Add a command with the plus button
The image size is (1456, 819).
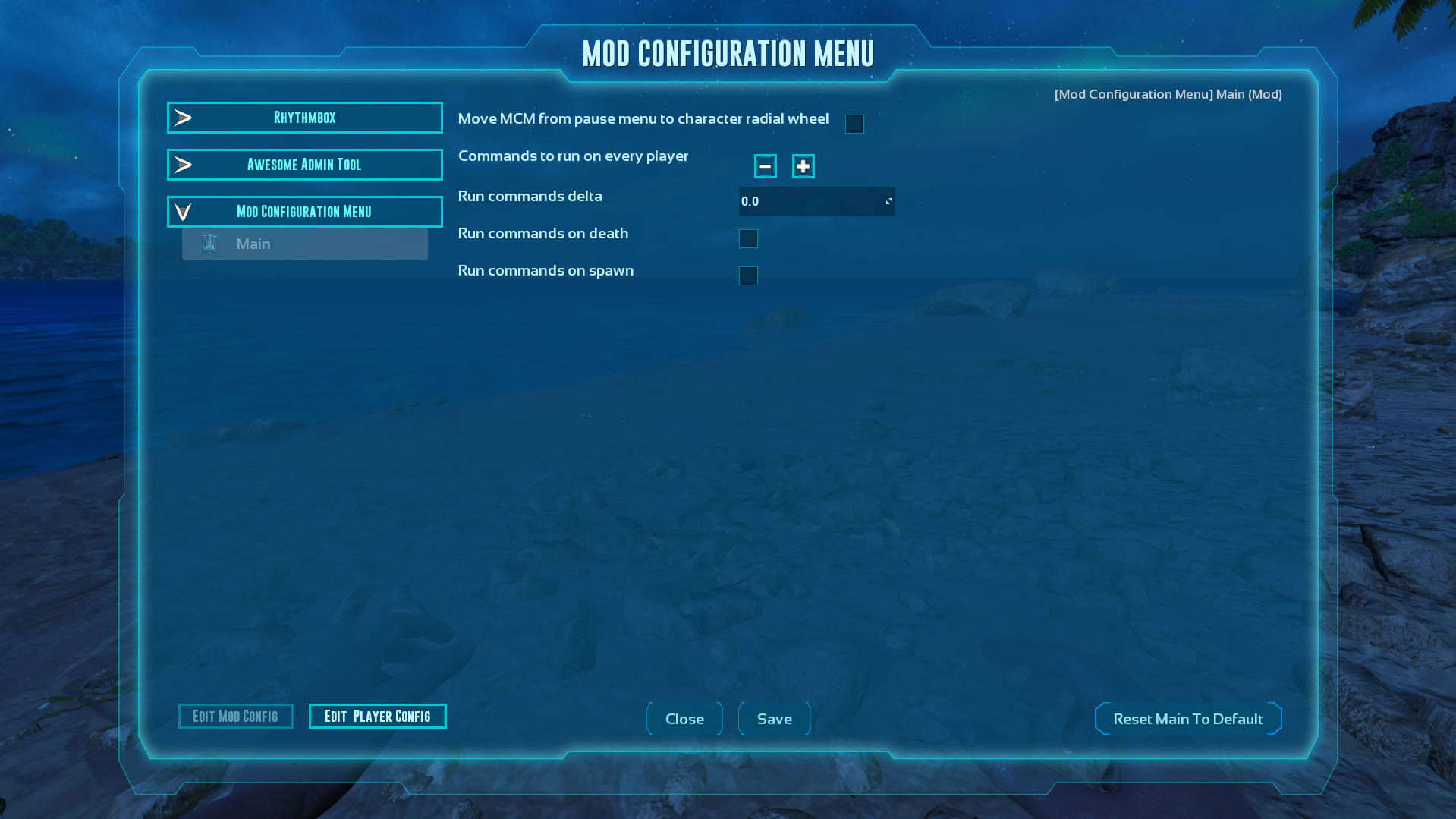(x=803, y=166)
